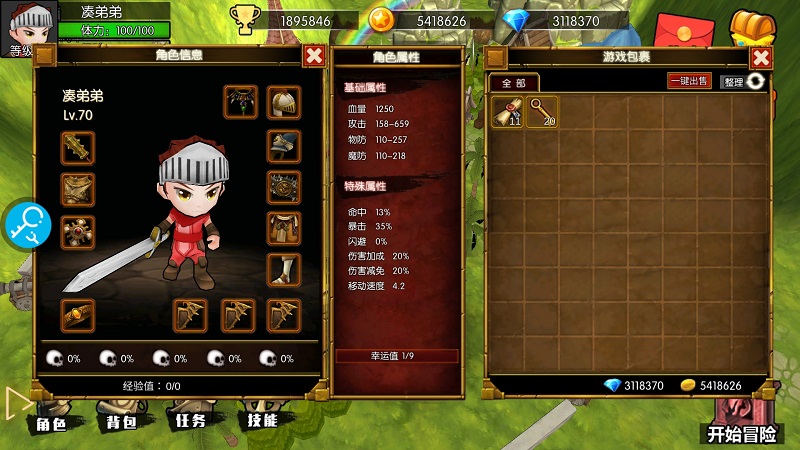Select the equipped boots slot
This screenshot has height=450, width=800.
pyautogui.click(x=284, y=270)
